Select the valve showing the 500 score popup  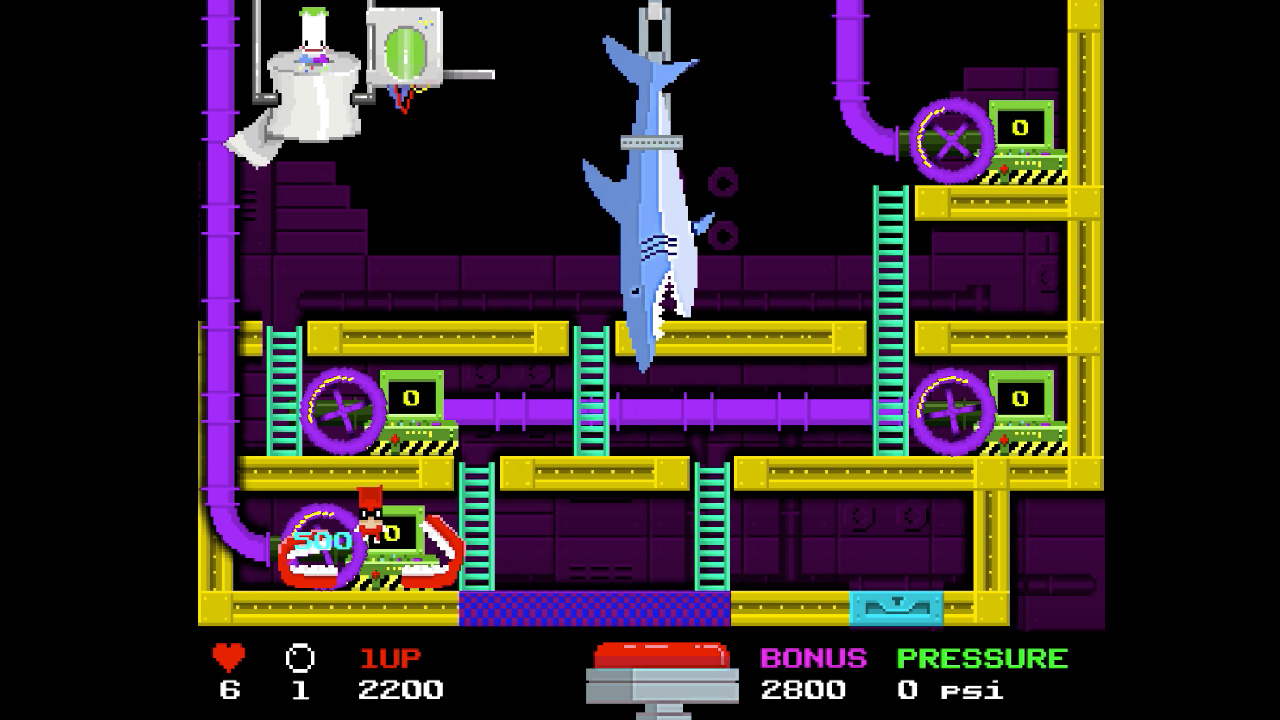(x=320, y=545)
